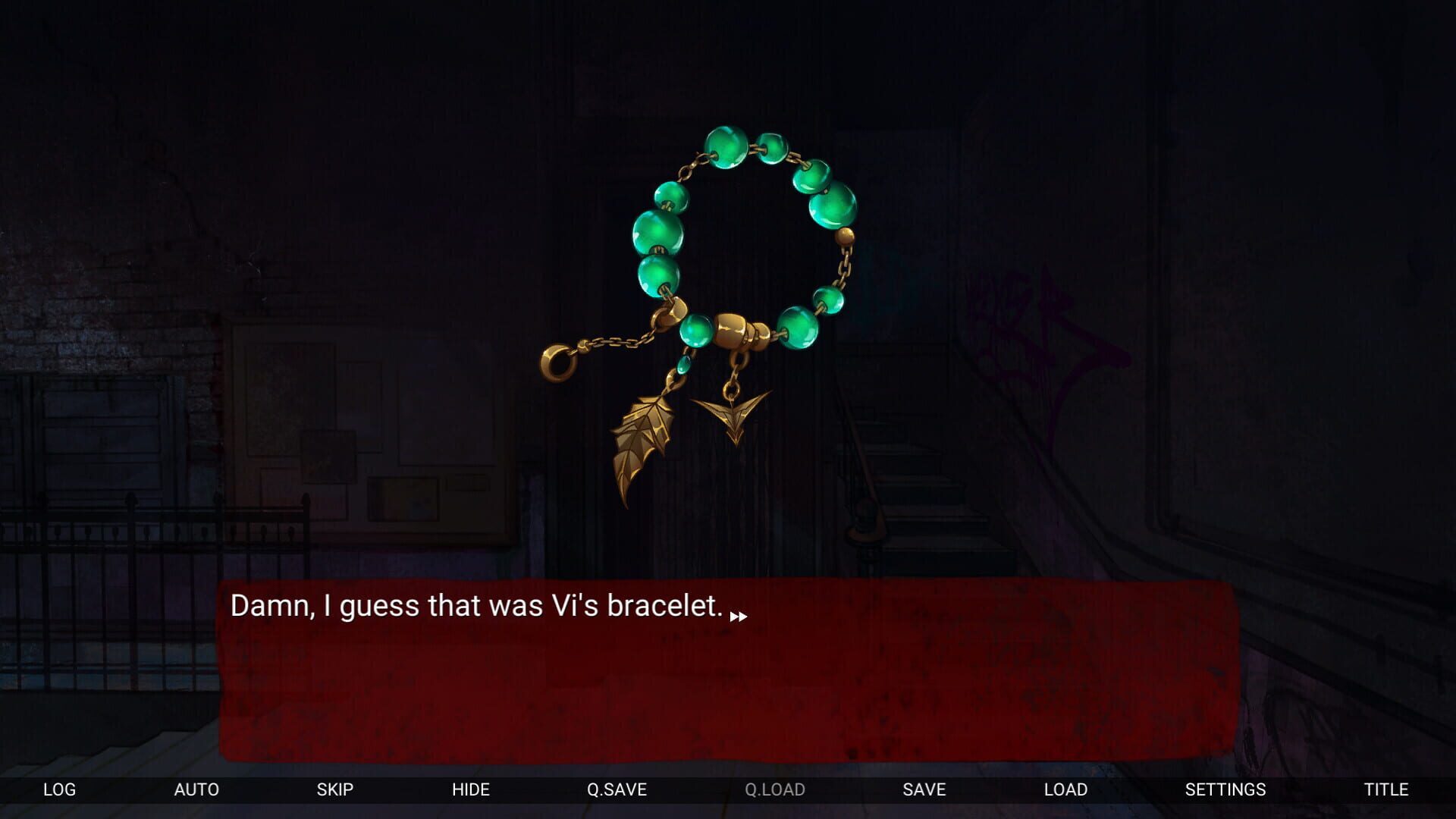
Task: Open the LOAD game screen
Action: tap(1066, 789)
